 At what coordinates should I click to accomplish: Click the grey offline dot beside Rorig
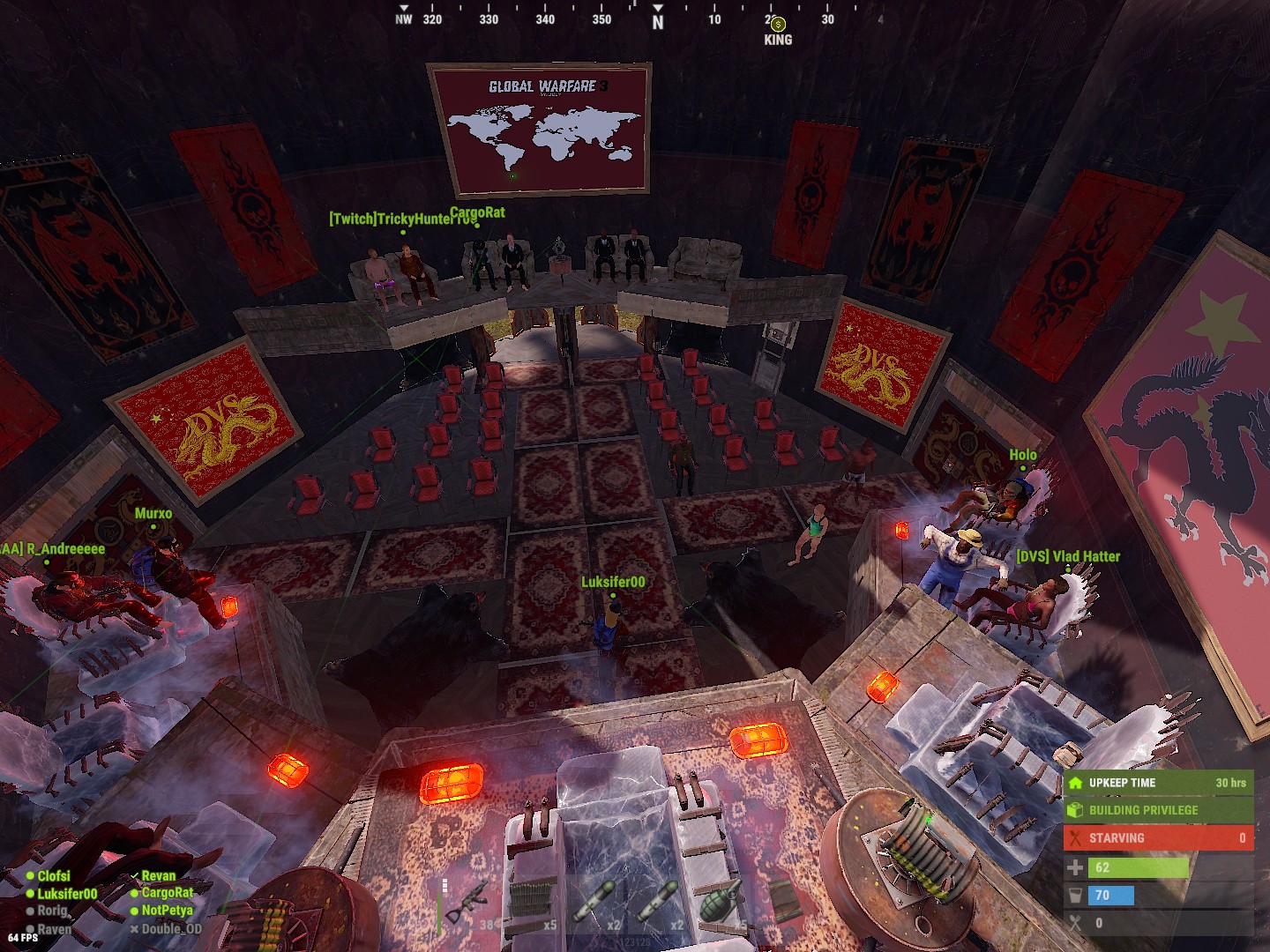pos(31,911)
